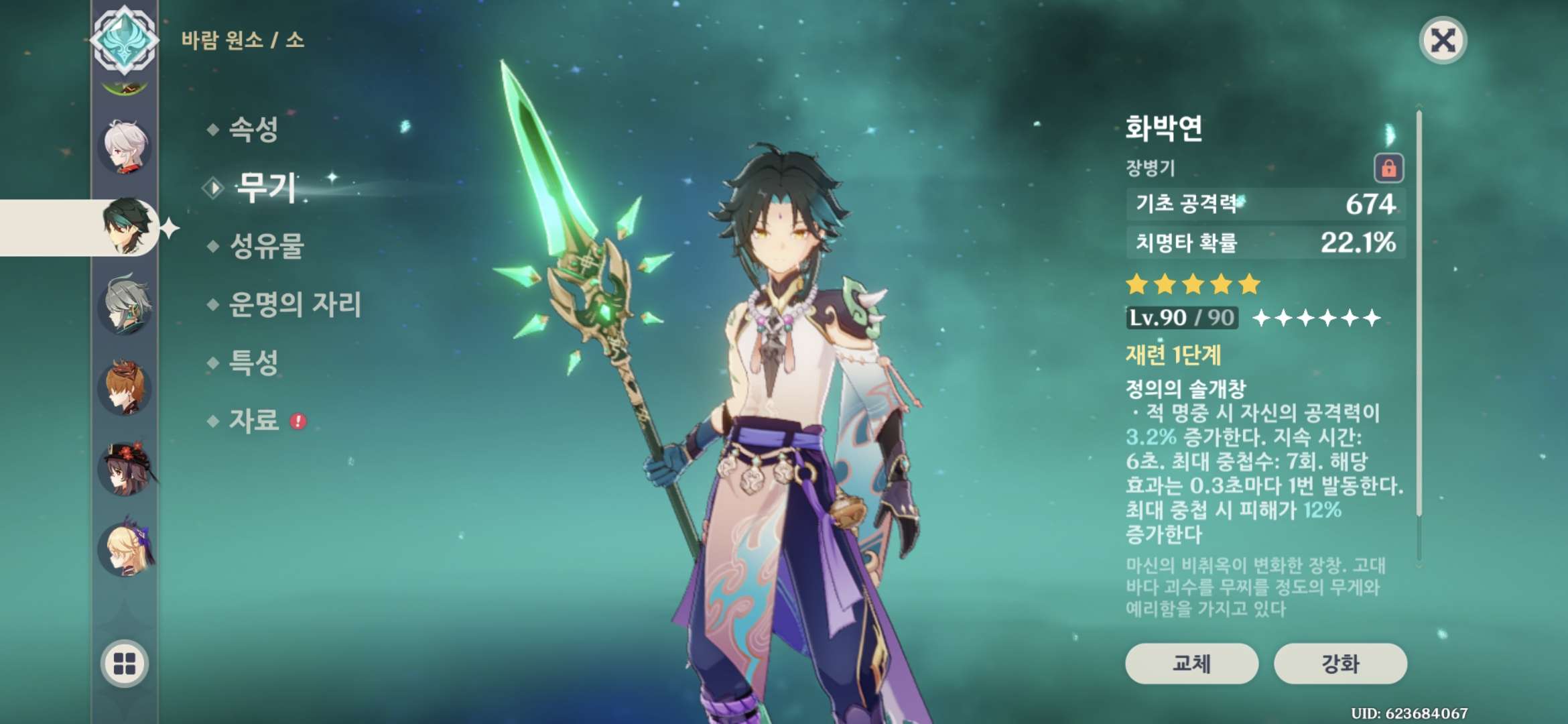
Task: Open the 운명의 자리 constellation tab
Action: click(x=295, y=304)
